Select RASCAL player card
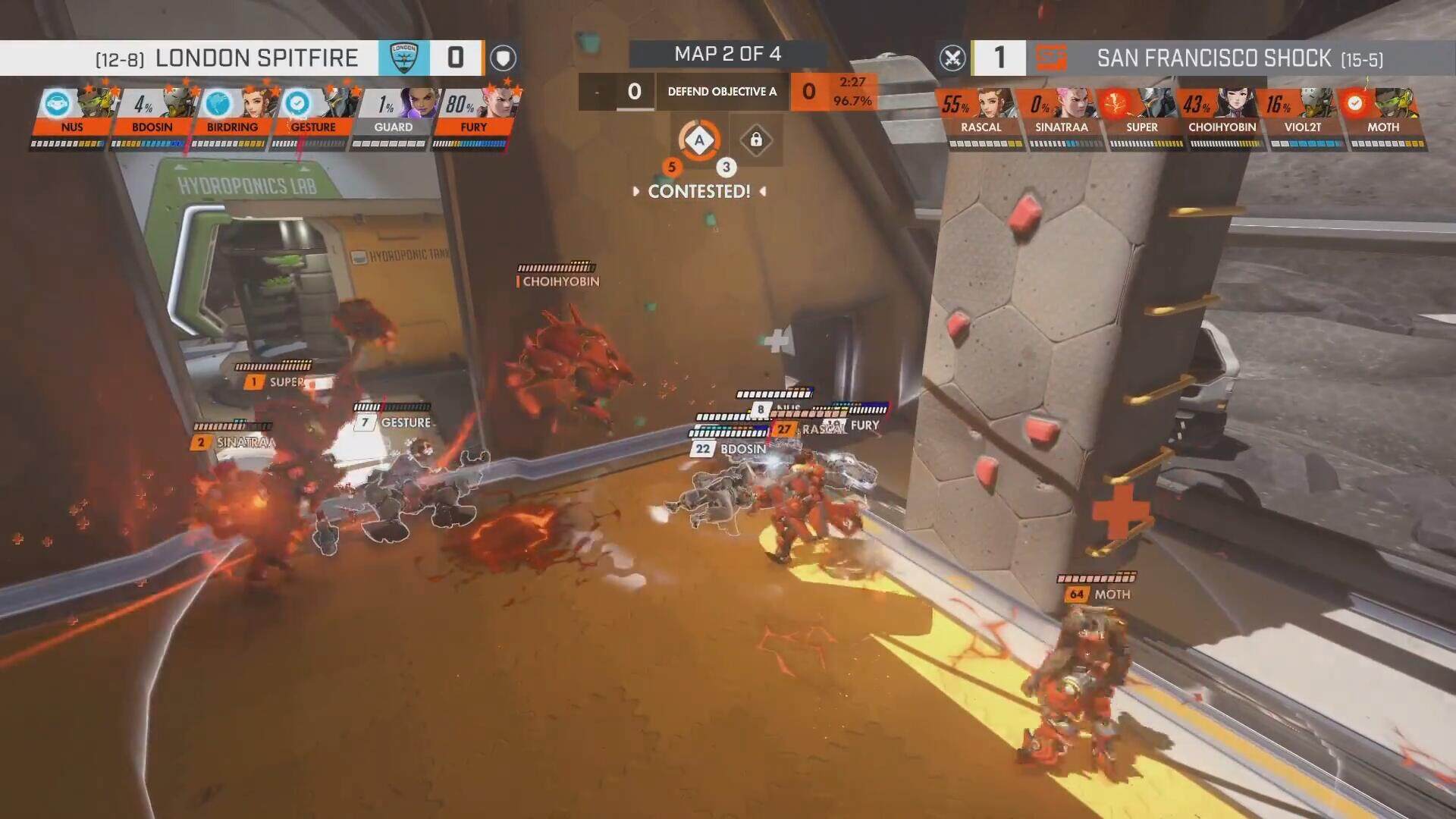The width and height of the screenshot is (1456, 819). 981,114
